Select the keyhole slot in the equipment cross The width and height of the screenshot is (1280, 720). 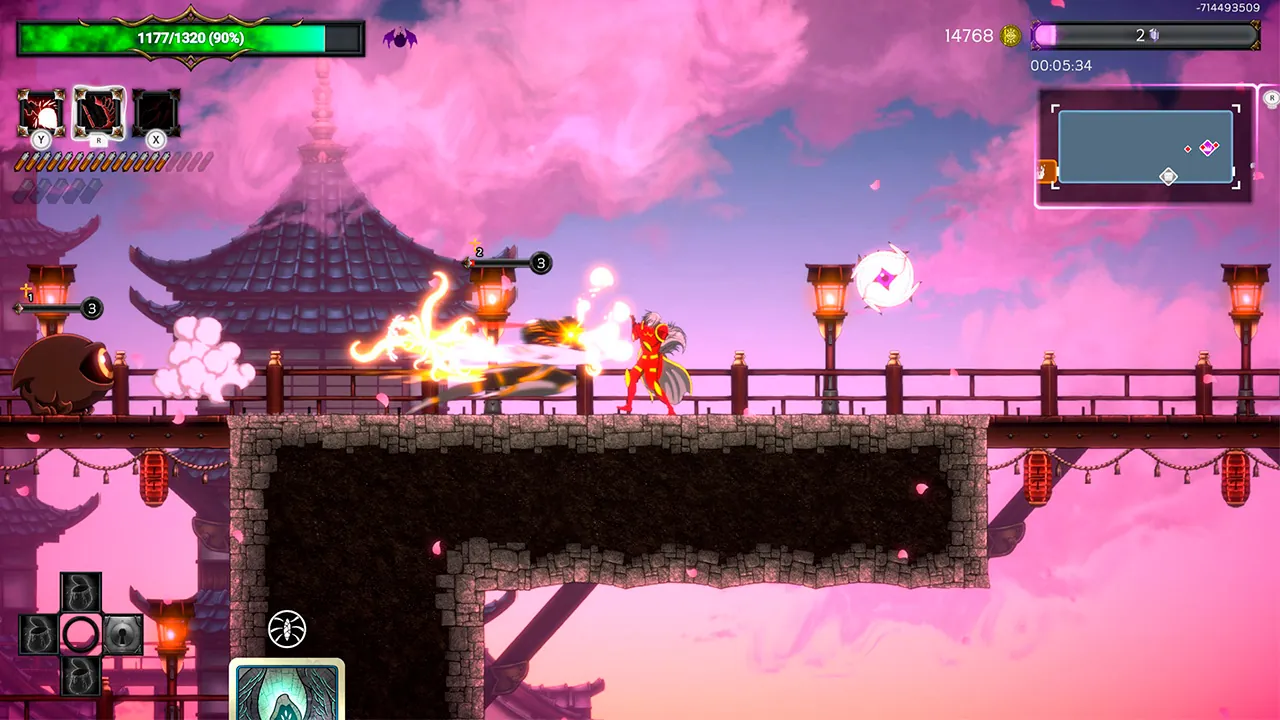point(123,633)
